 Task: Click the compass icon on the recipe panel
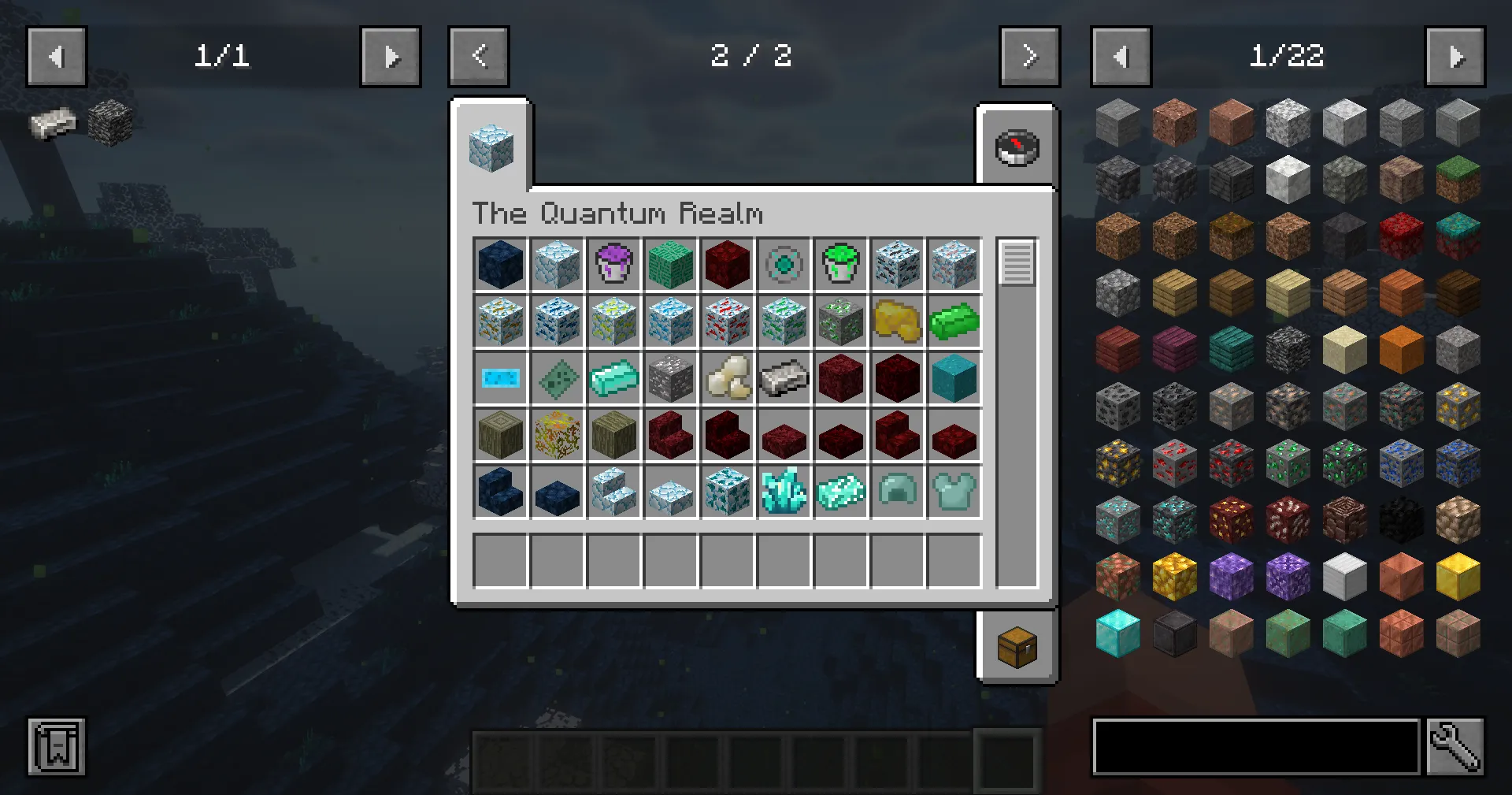pos(1017,147)
